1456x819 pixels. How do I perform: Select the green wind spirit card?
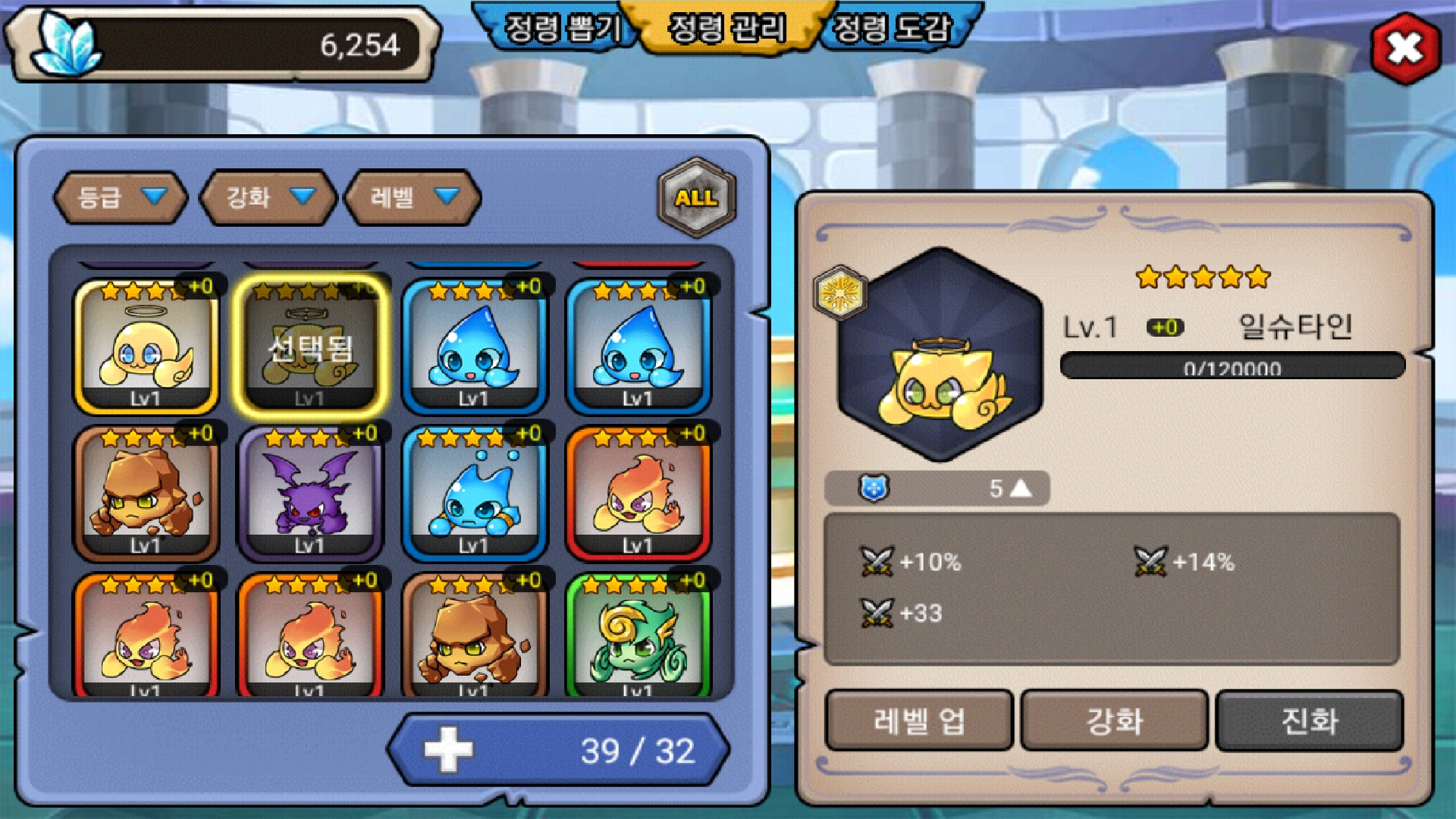click(x=639, y=637)
